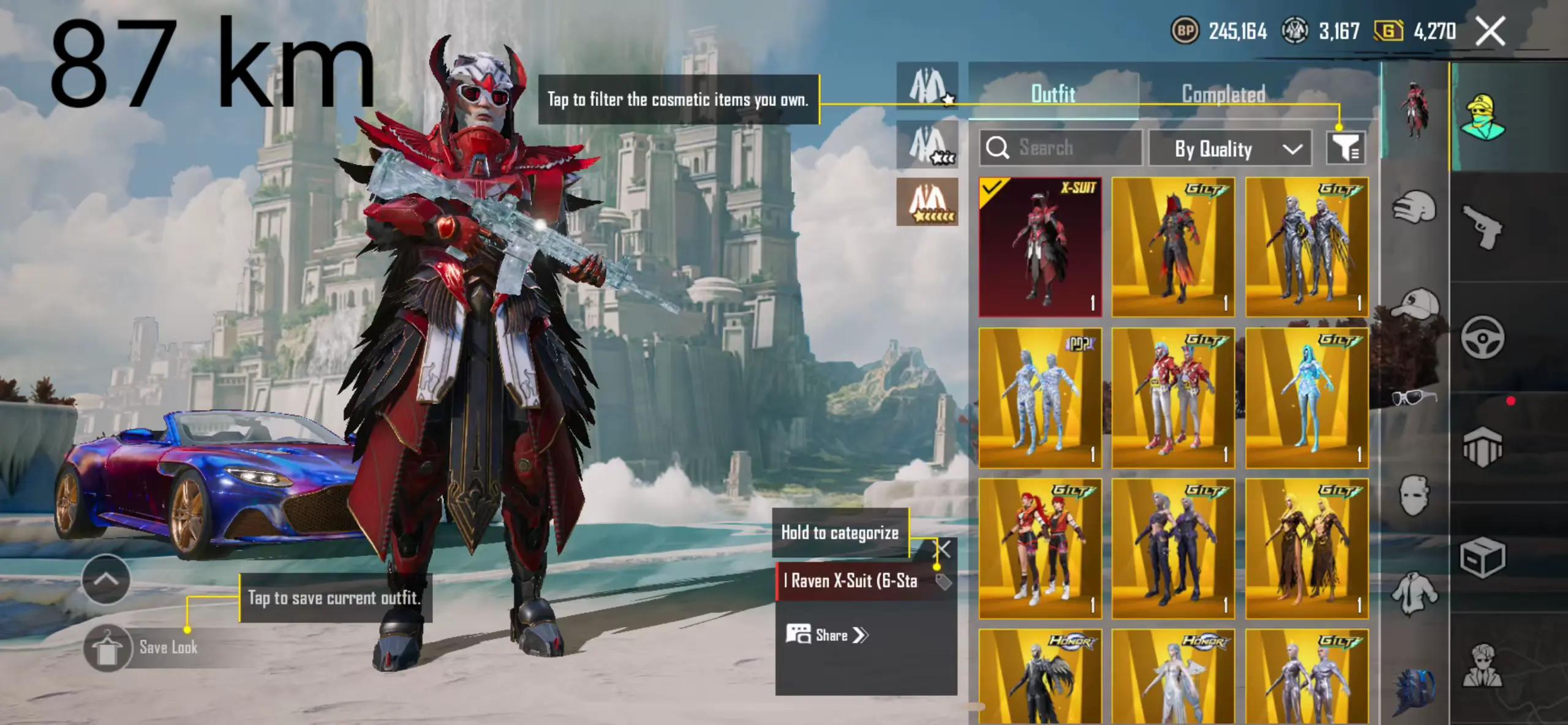
Task: Select the glasses accessory category
Action: (1414, 398)
